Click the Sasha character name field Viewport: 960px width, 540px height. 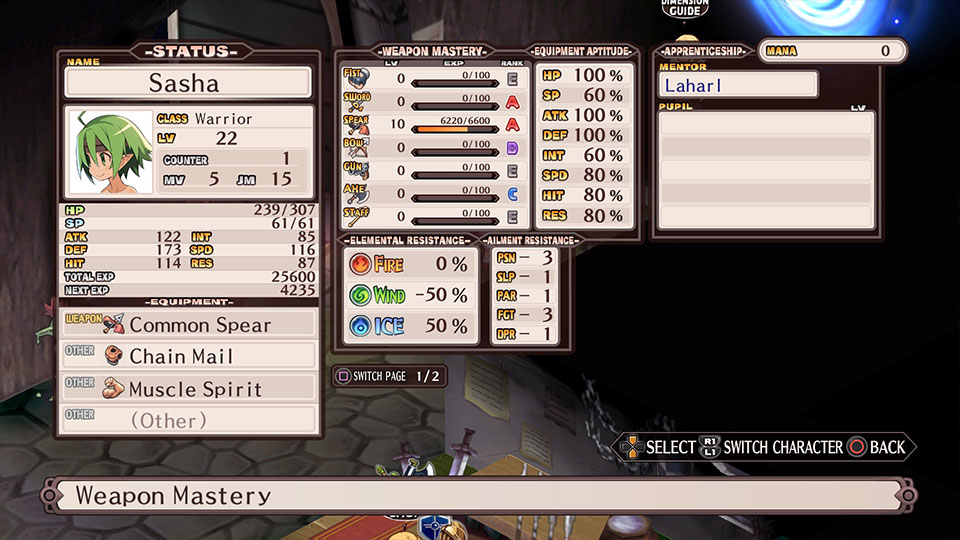coord(188,82)
